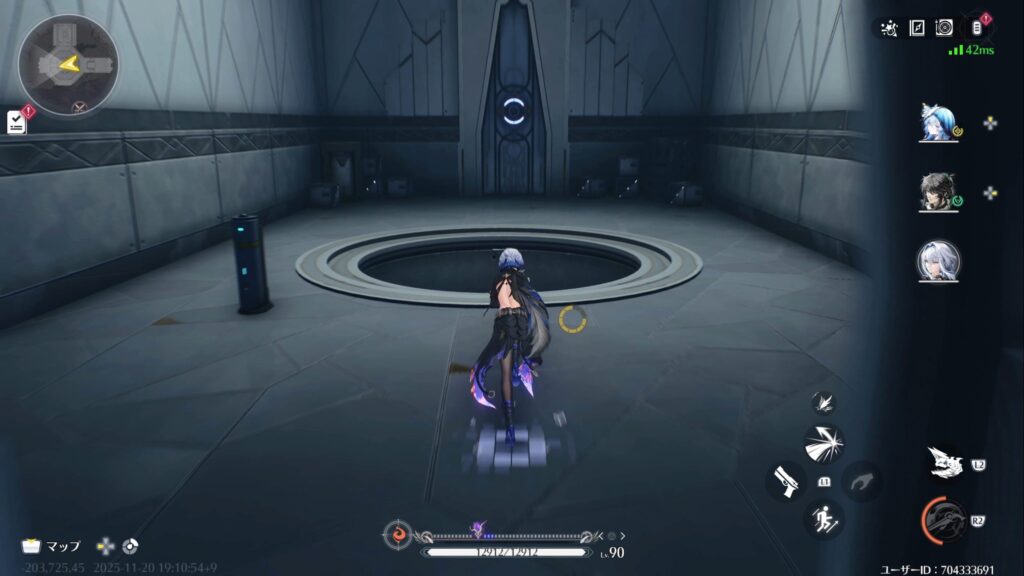Viewport: 1024px width, 576px height.
Task: Switch to the blue-haired party character
Action: 939,123
